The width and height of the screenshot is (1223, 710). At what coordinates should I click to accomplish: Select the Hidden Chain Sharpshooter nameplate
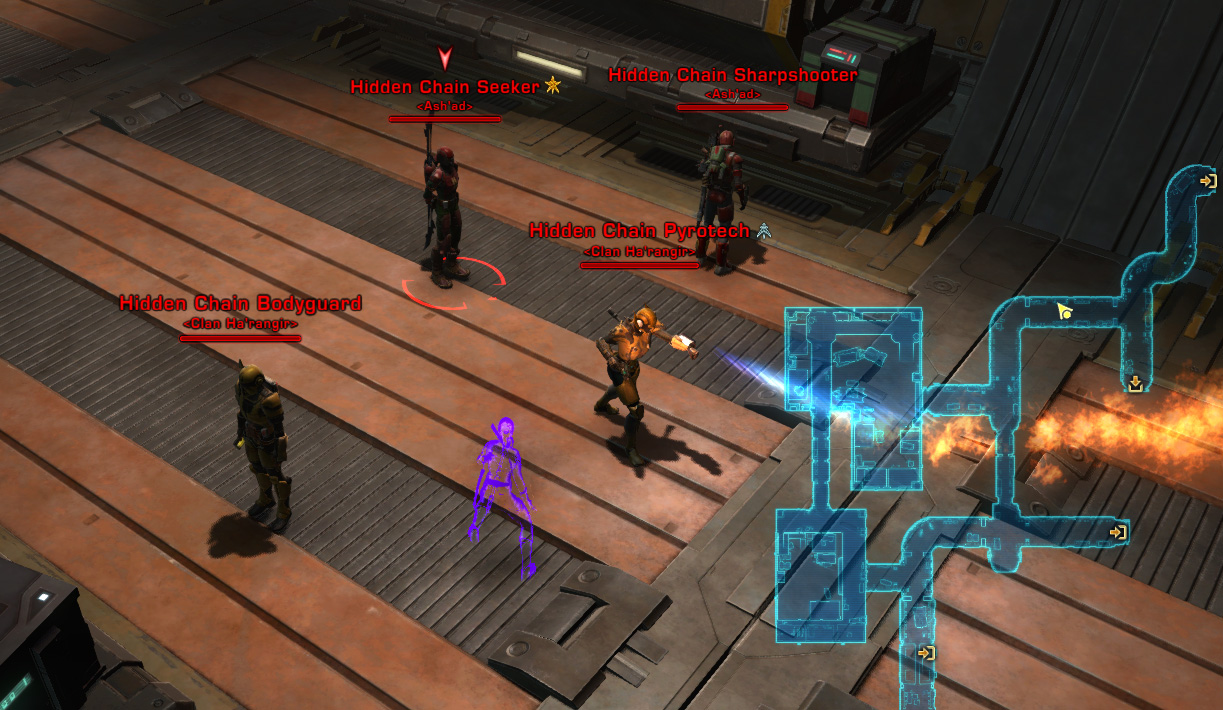[732, 76]
